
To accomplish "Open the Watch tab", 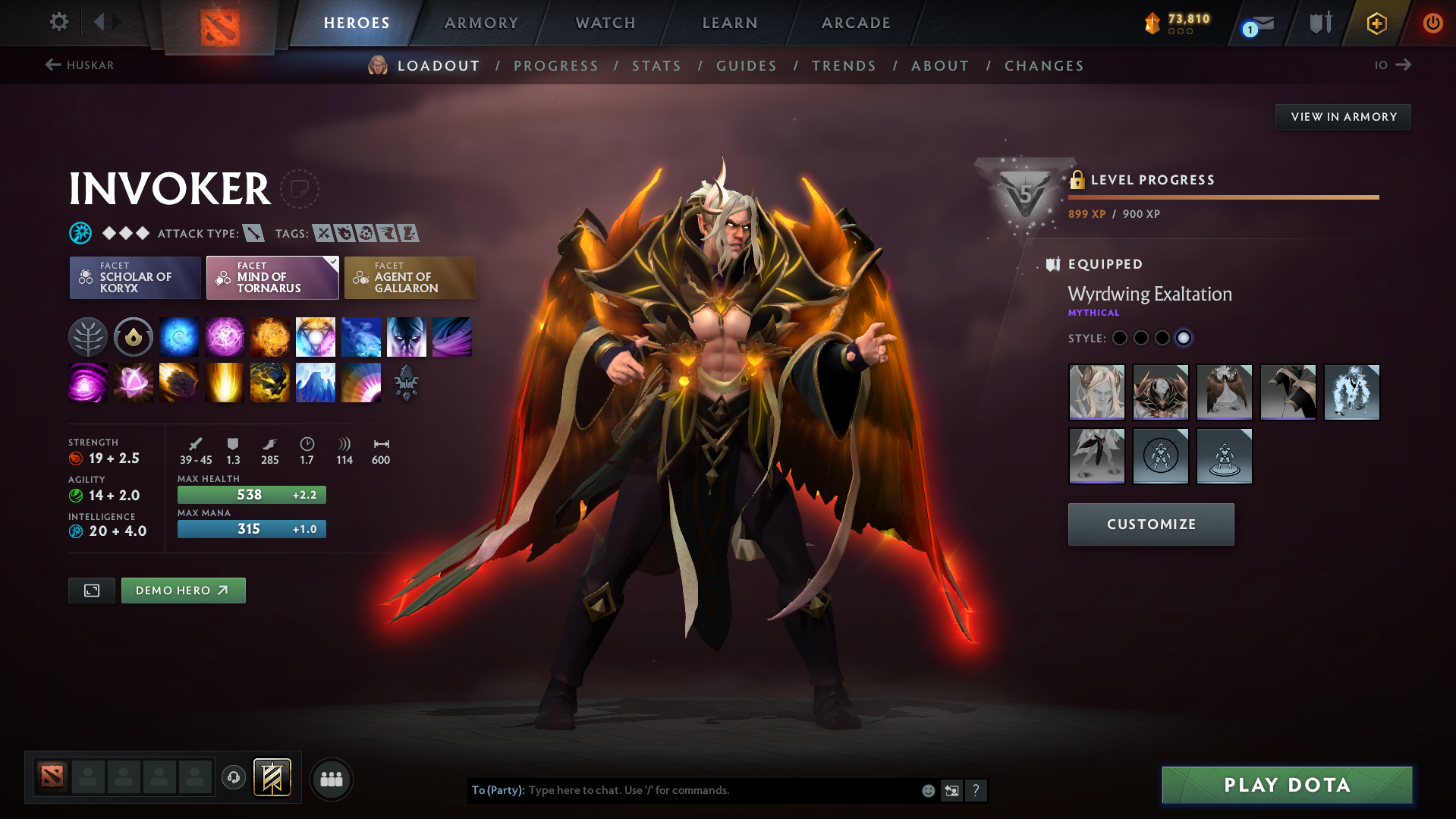I will [x=605, y=23].
